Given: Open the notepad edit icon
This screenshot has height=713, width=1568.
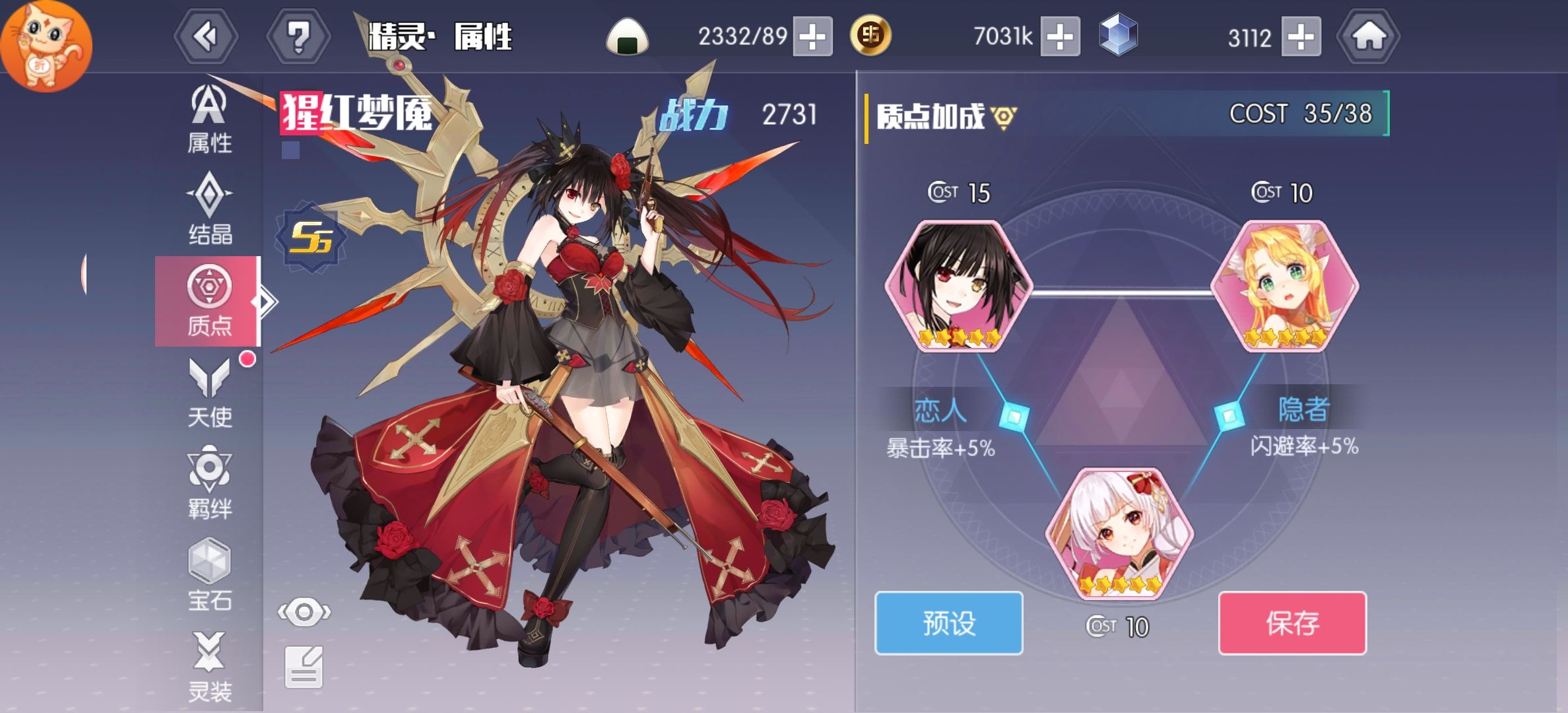Looking at the screenshot, I should (304, 667).
